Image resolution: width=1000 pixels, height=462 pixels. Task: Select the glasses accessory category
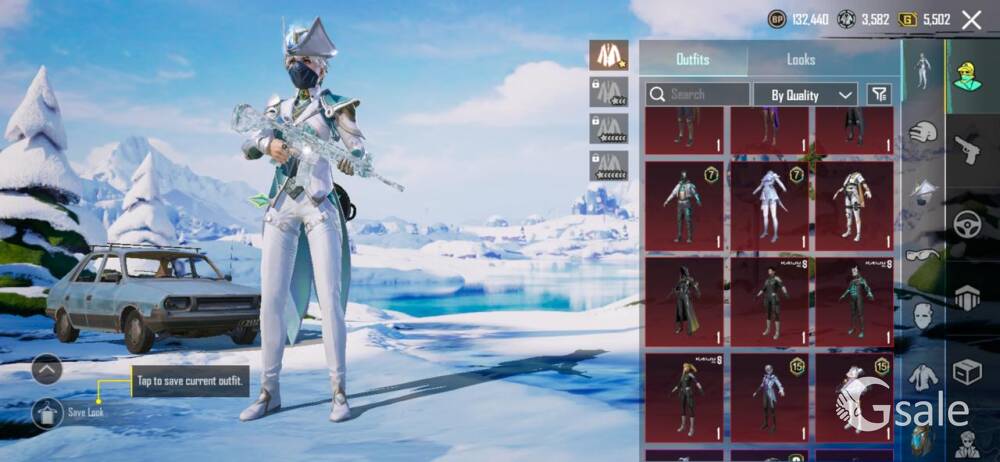coord(923,254)
